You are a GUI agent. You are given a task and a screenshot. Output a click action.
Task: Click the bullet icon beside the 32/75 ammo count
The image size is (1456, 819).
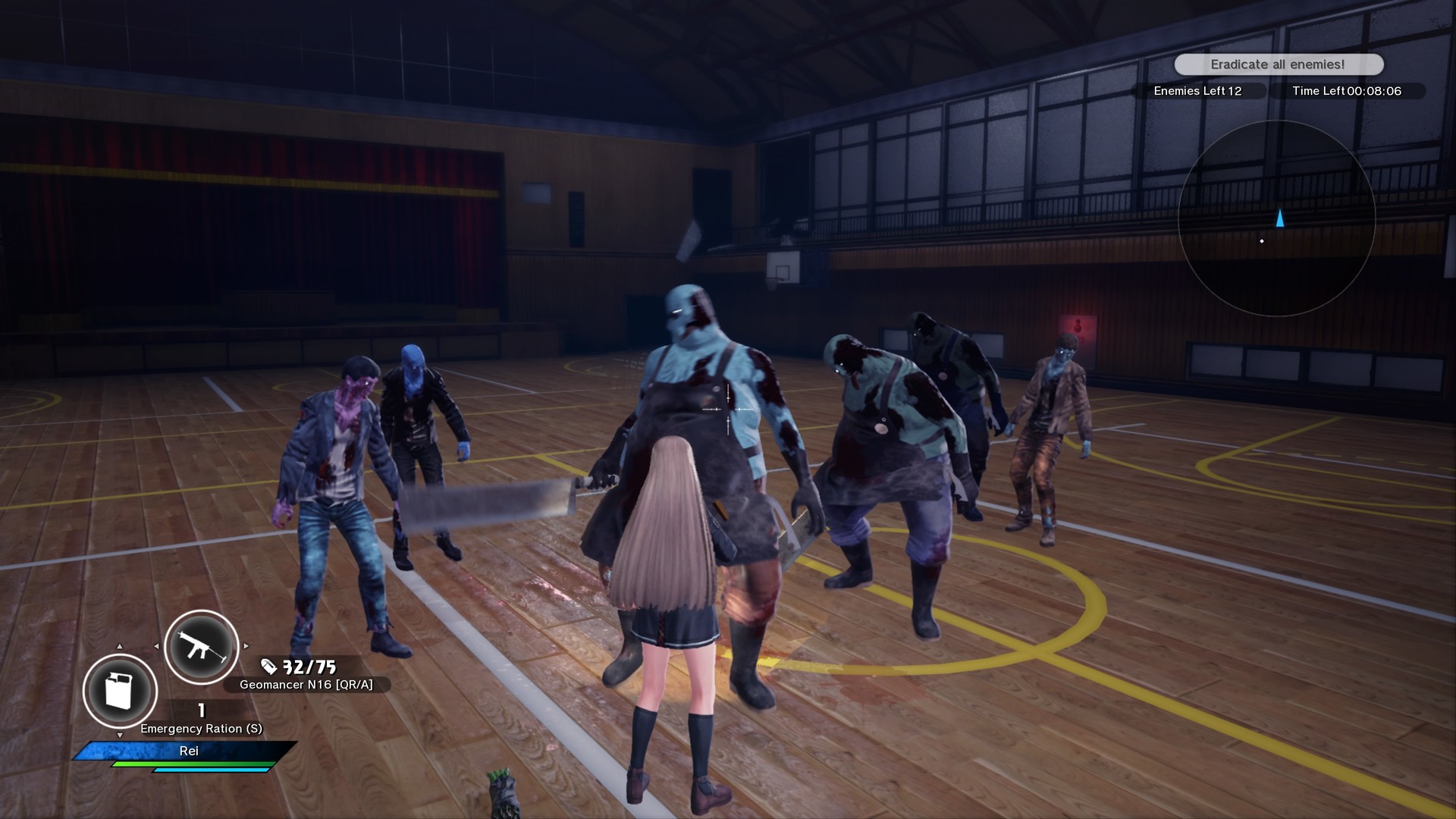point(268,667)
